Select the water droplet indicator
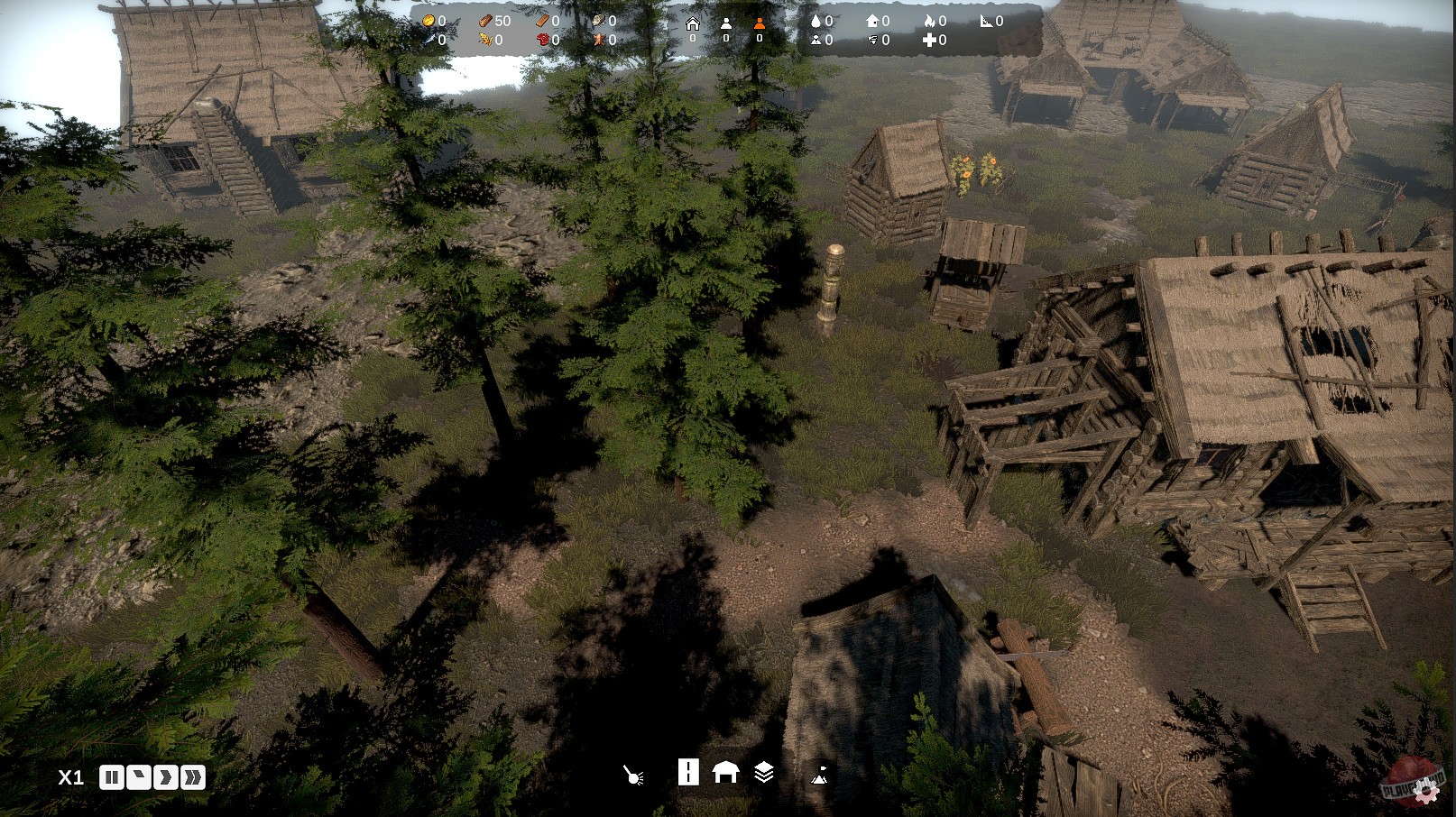1456x817 pixels. 817,20
